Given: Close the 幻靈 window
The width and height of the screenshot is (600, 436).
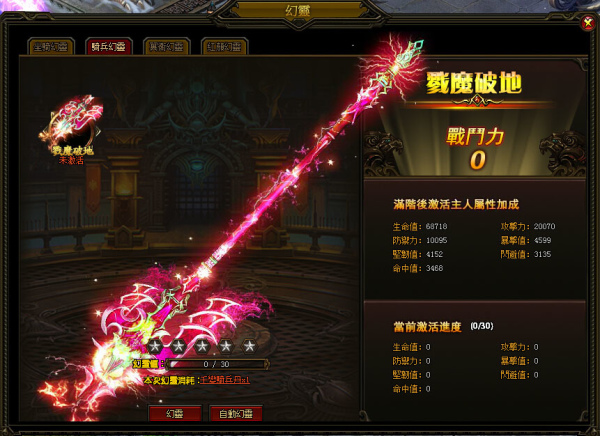Looking at the screenshot, I should (587, 23).
